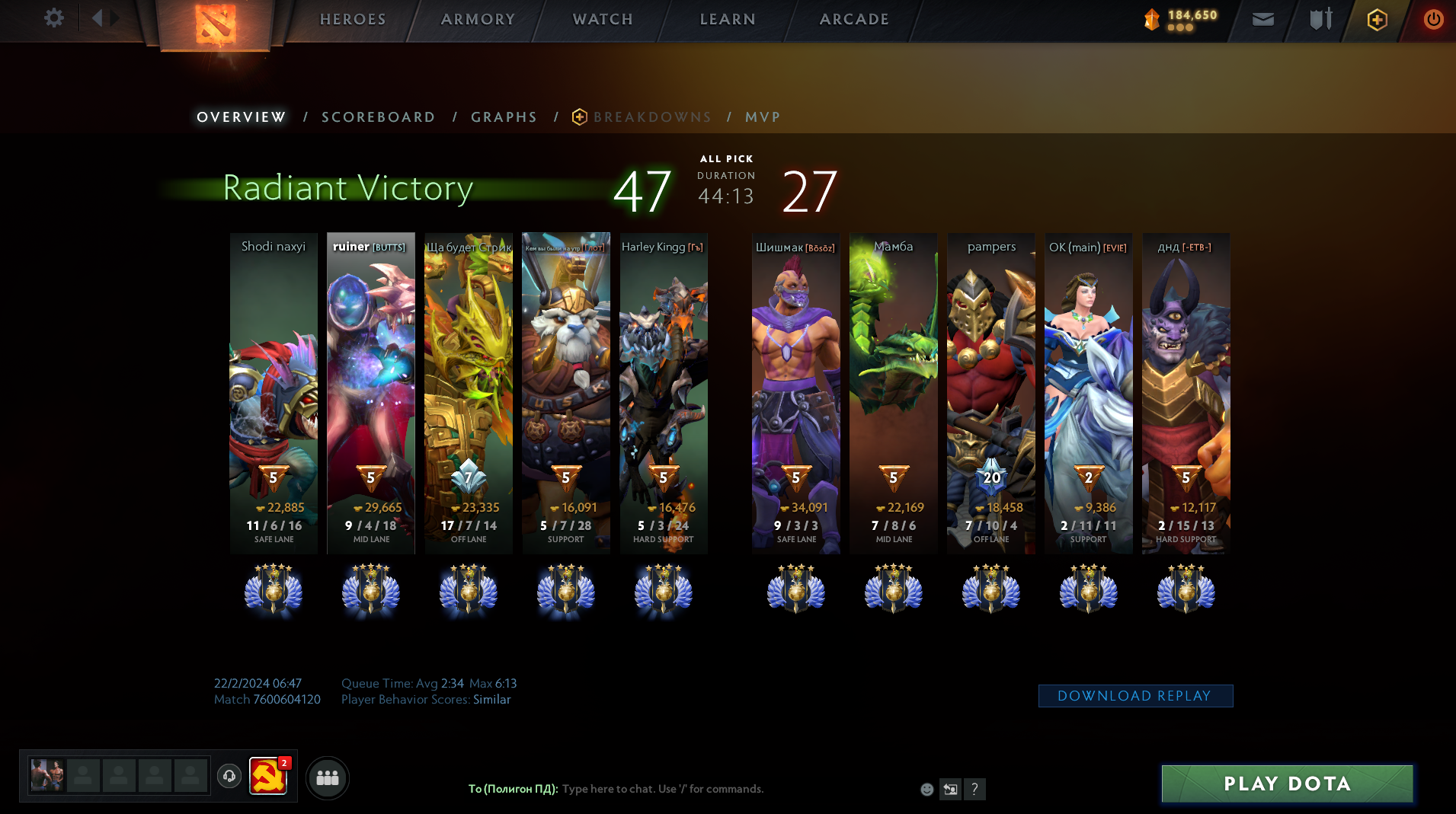Open the Learn menu

(x=728, y=19)
